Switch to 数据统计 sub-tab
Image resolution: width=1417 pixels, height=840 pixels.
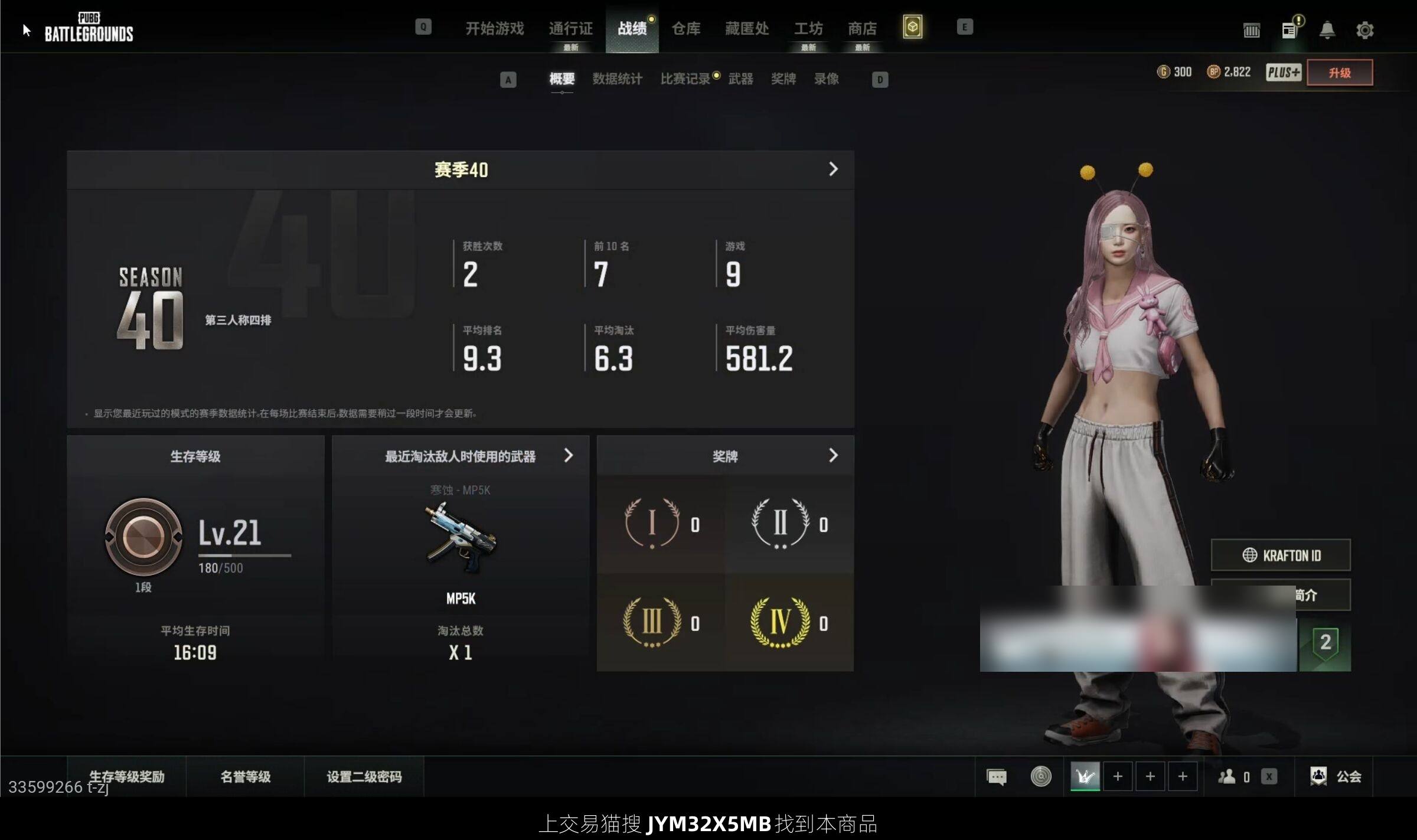pyautogui.click(x=617, y=79)
